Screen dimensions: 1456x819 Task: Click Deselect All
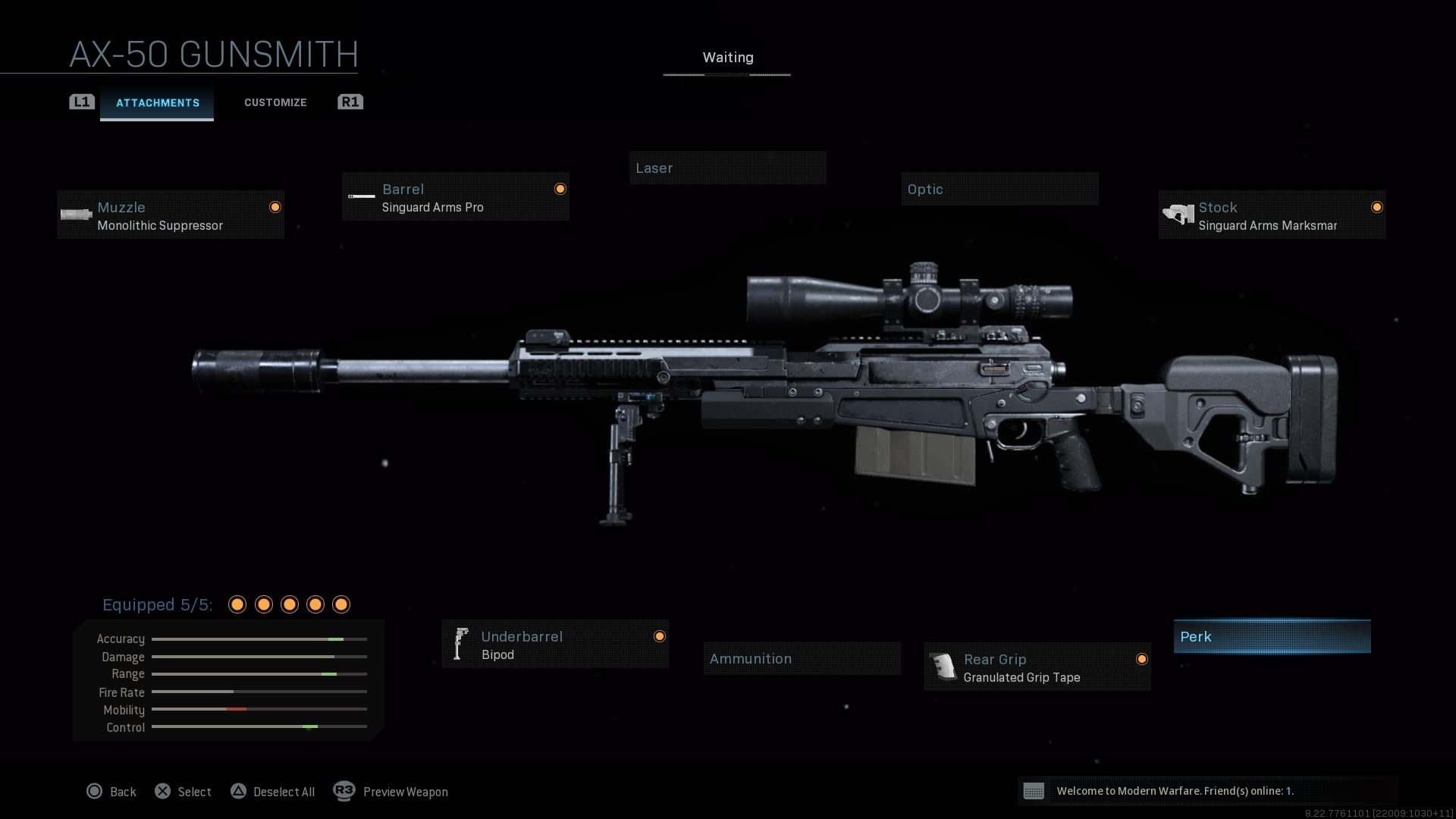point(273,791)
